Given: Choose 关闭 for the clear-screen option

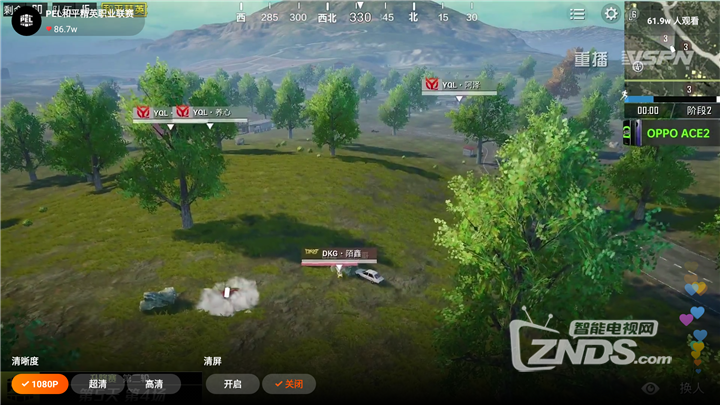Looking at the screenshot, I should click(288, 384).
